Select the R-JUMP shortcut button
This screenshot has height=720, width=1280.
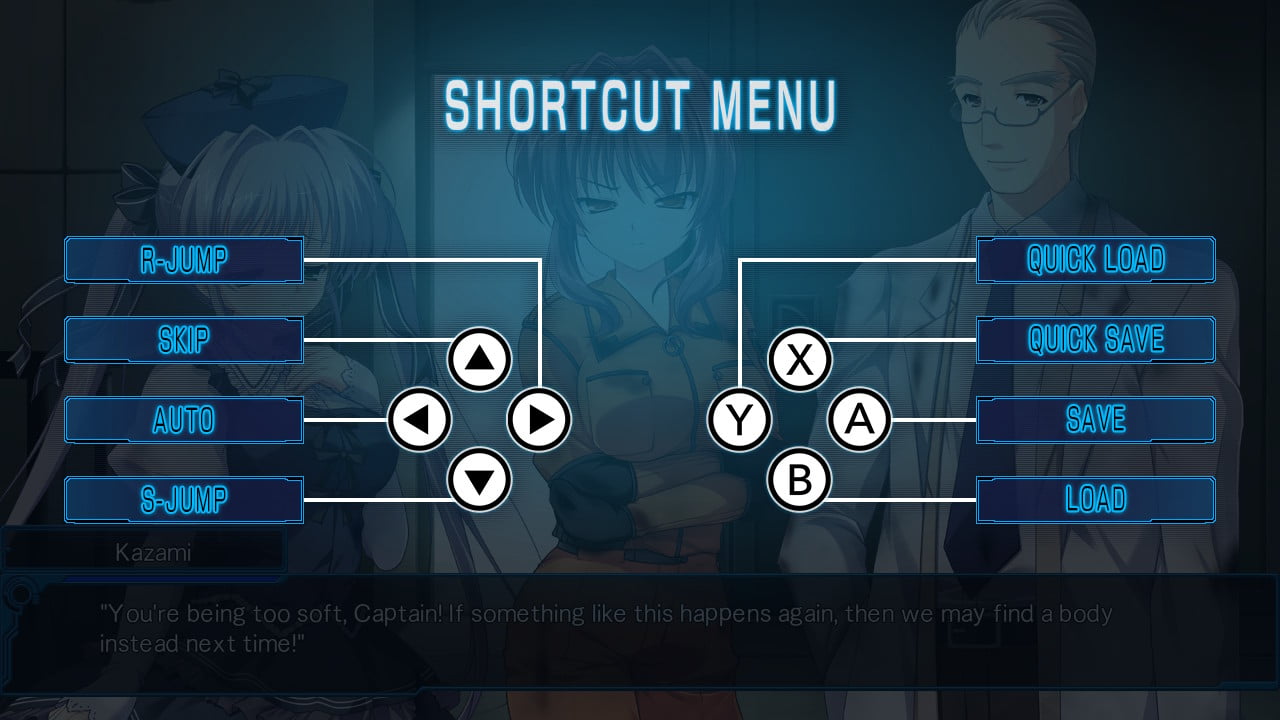click(x=184, y=260)
